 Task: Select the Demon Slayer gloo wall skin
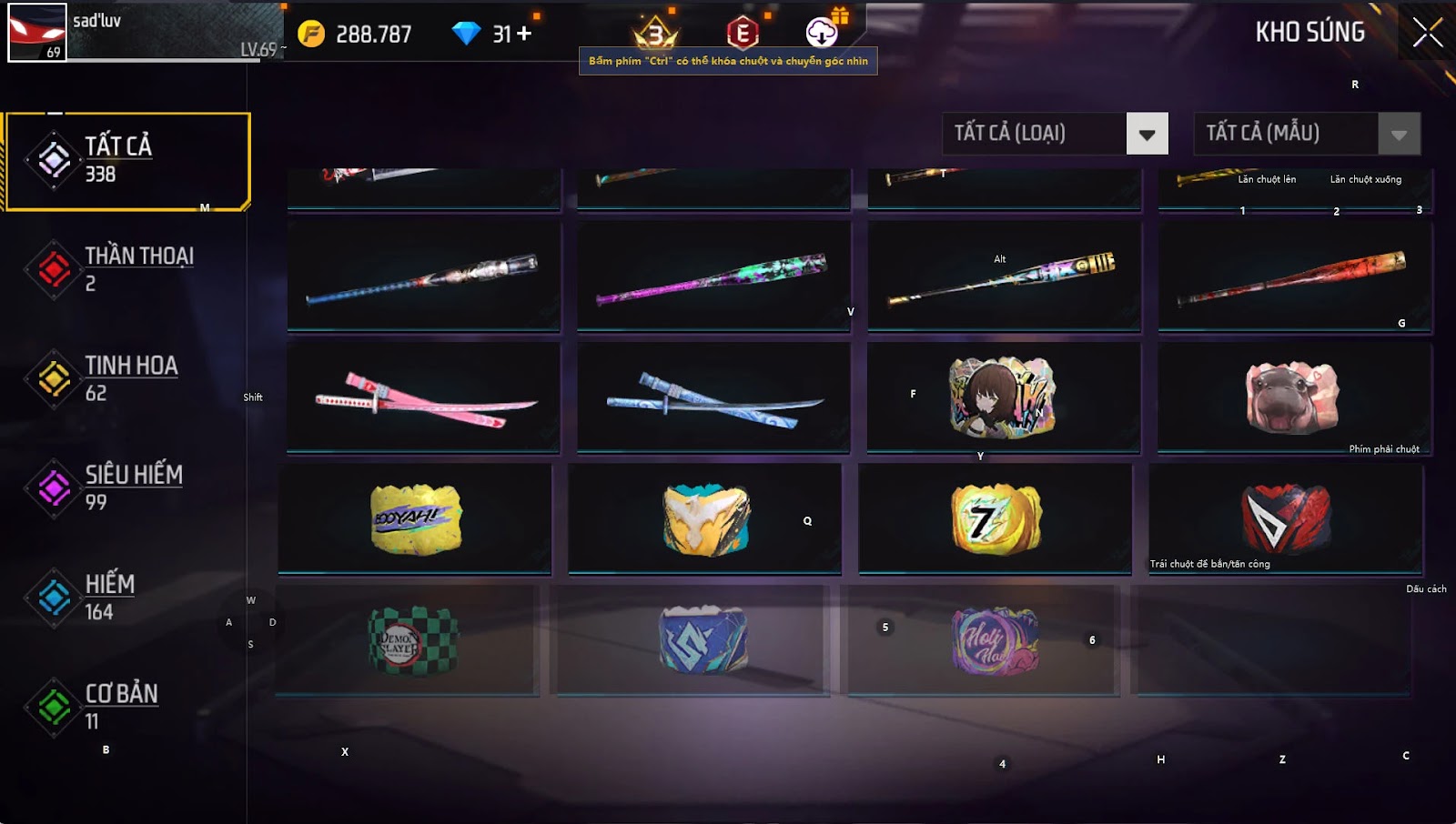click(x=408, y=640)
